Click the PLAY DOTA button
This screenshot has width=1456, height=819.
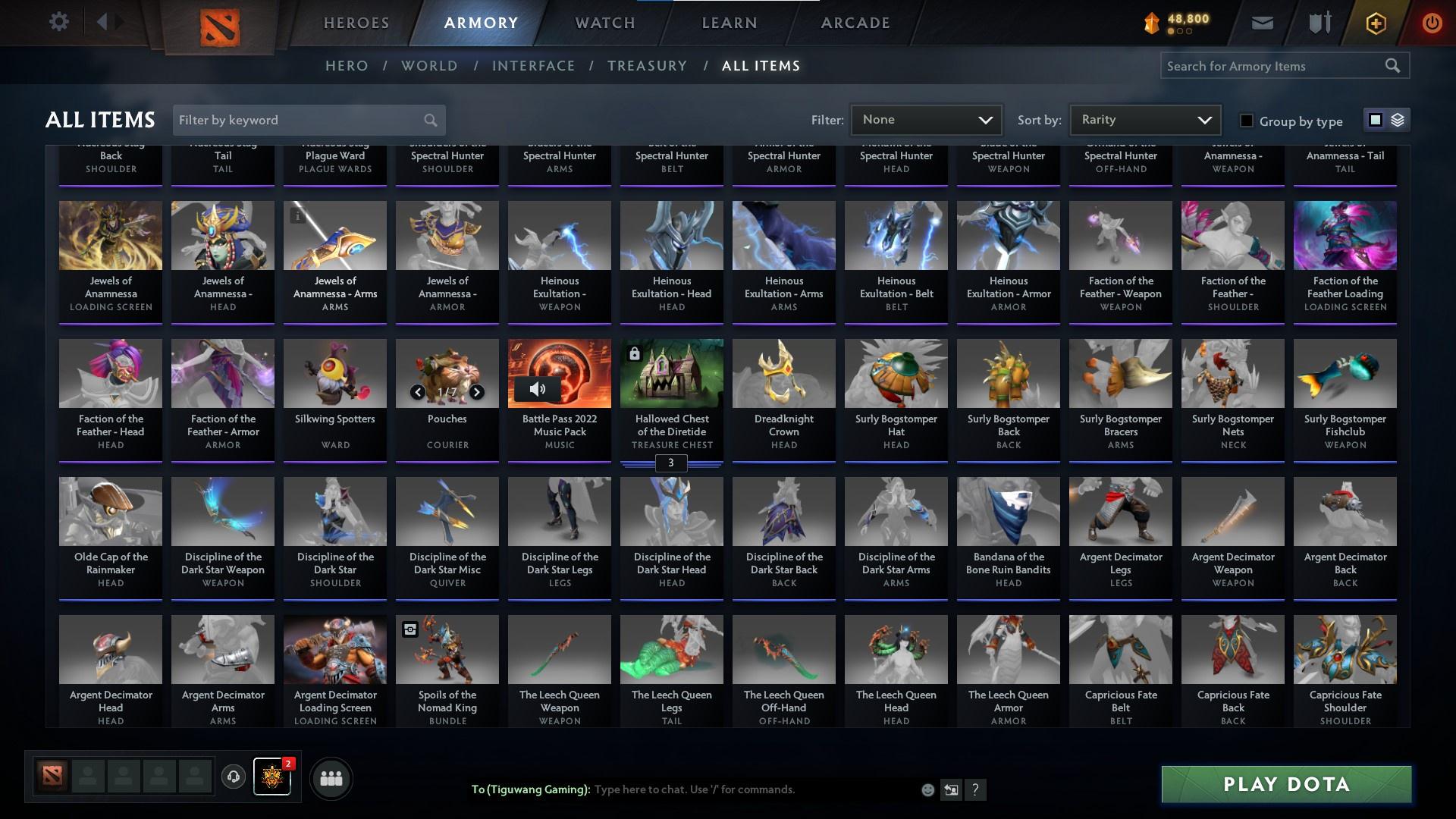pos(1286,784)
